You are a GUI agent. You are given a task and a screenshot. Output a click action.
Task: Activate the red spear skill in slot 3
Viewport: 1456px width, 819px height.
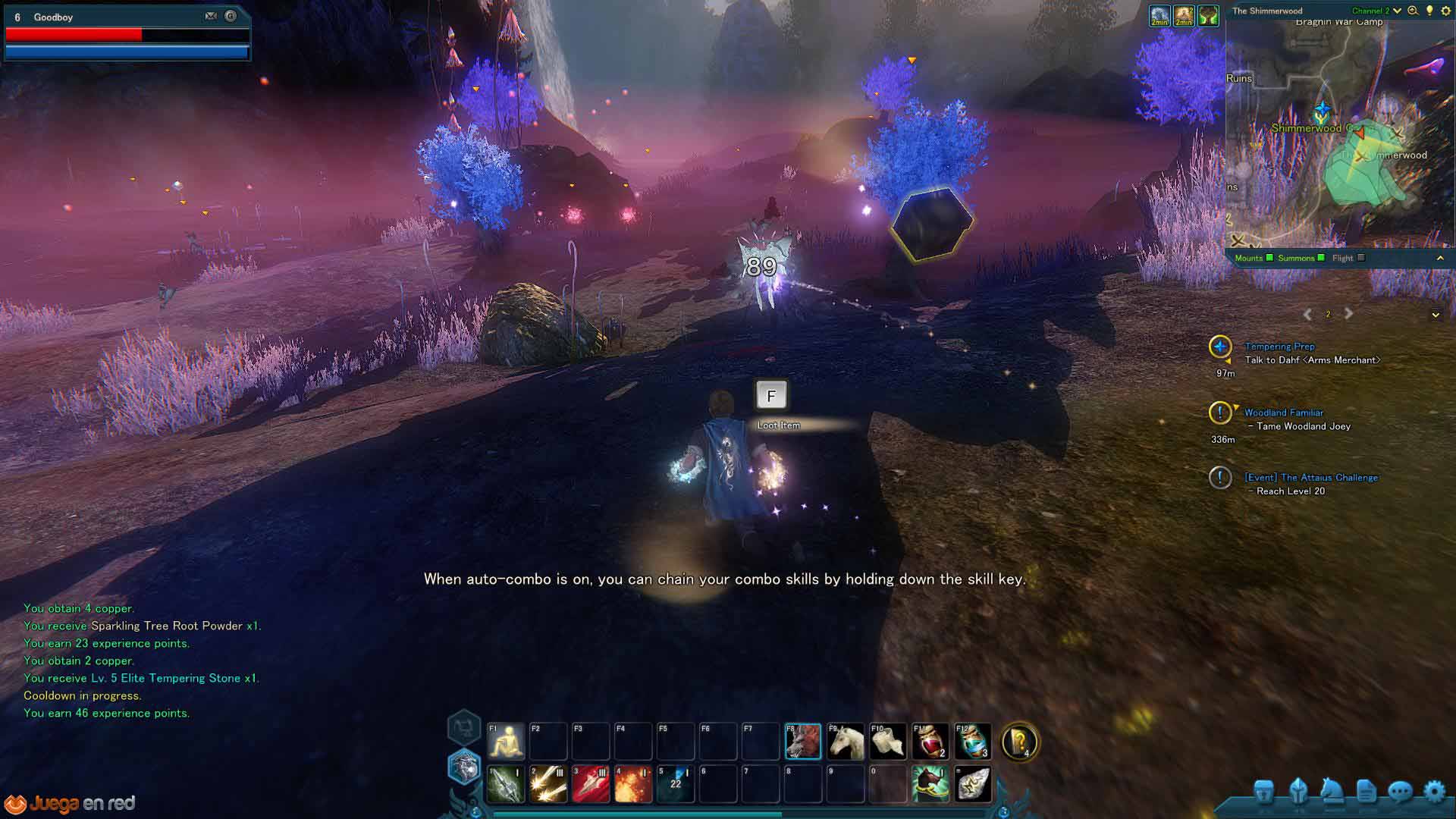[x=591, y=783]
